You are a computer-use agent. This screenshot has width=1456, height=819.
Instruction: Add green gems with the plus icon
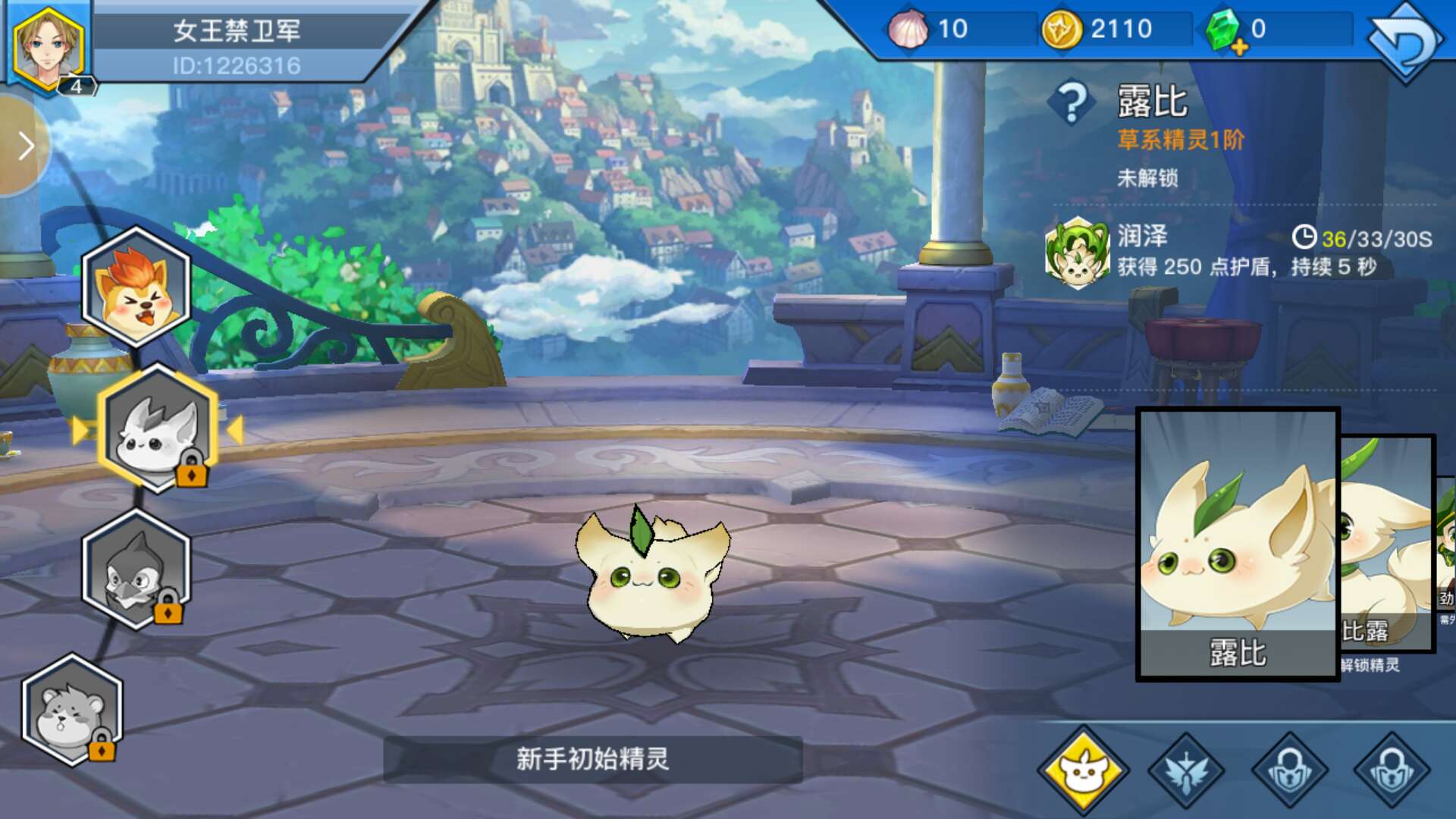click(1238, 49)
